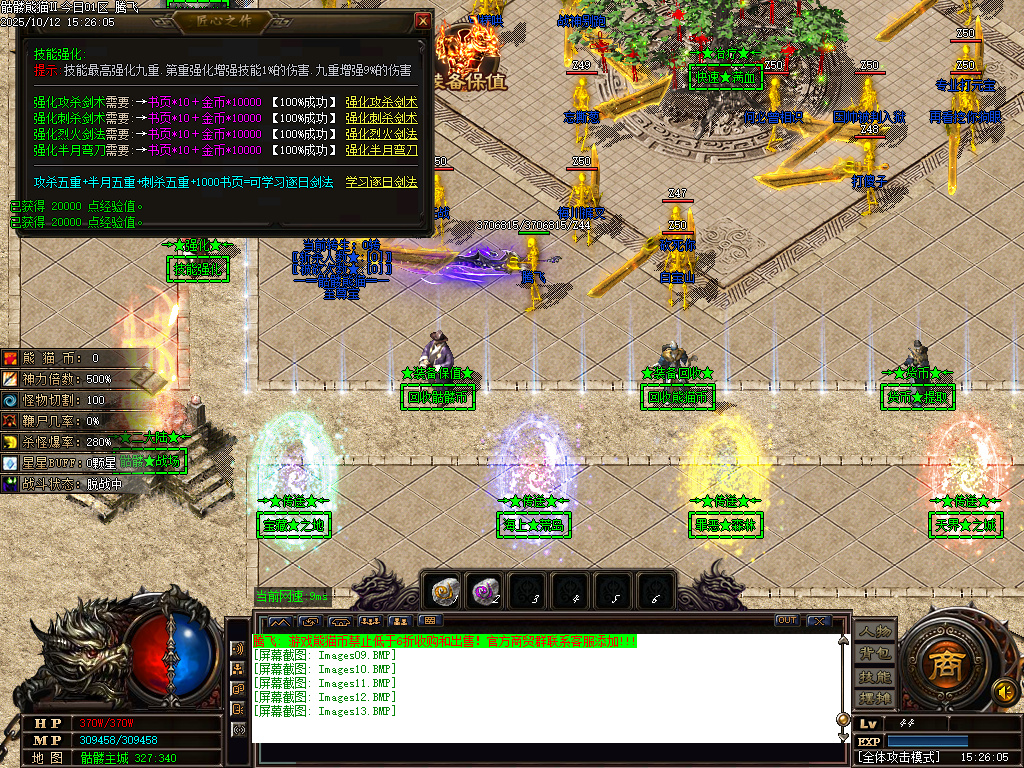Open the 人物 character panel

(874, 630)
